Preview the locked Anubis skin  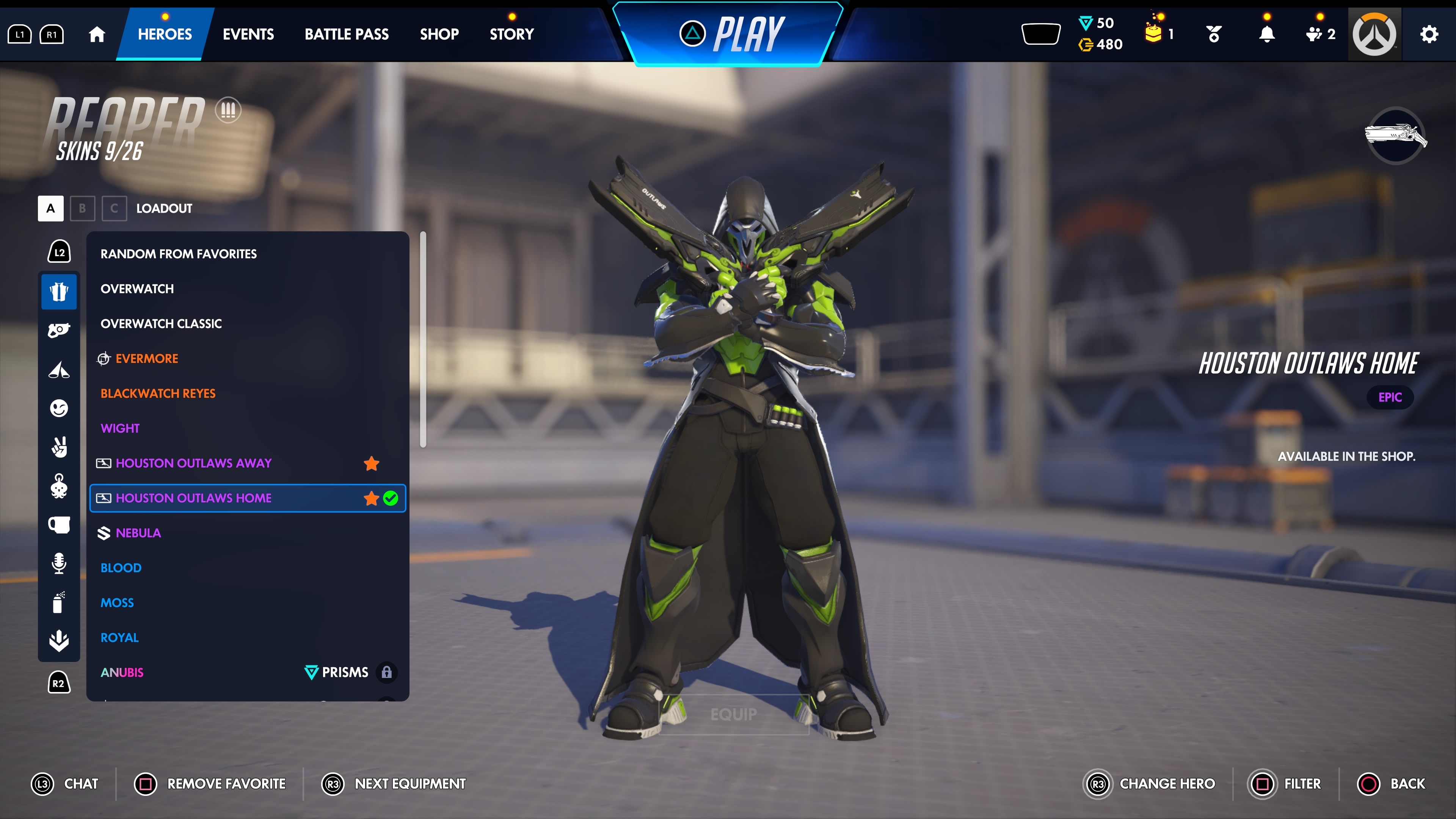[x=122, y=672]
